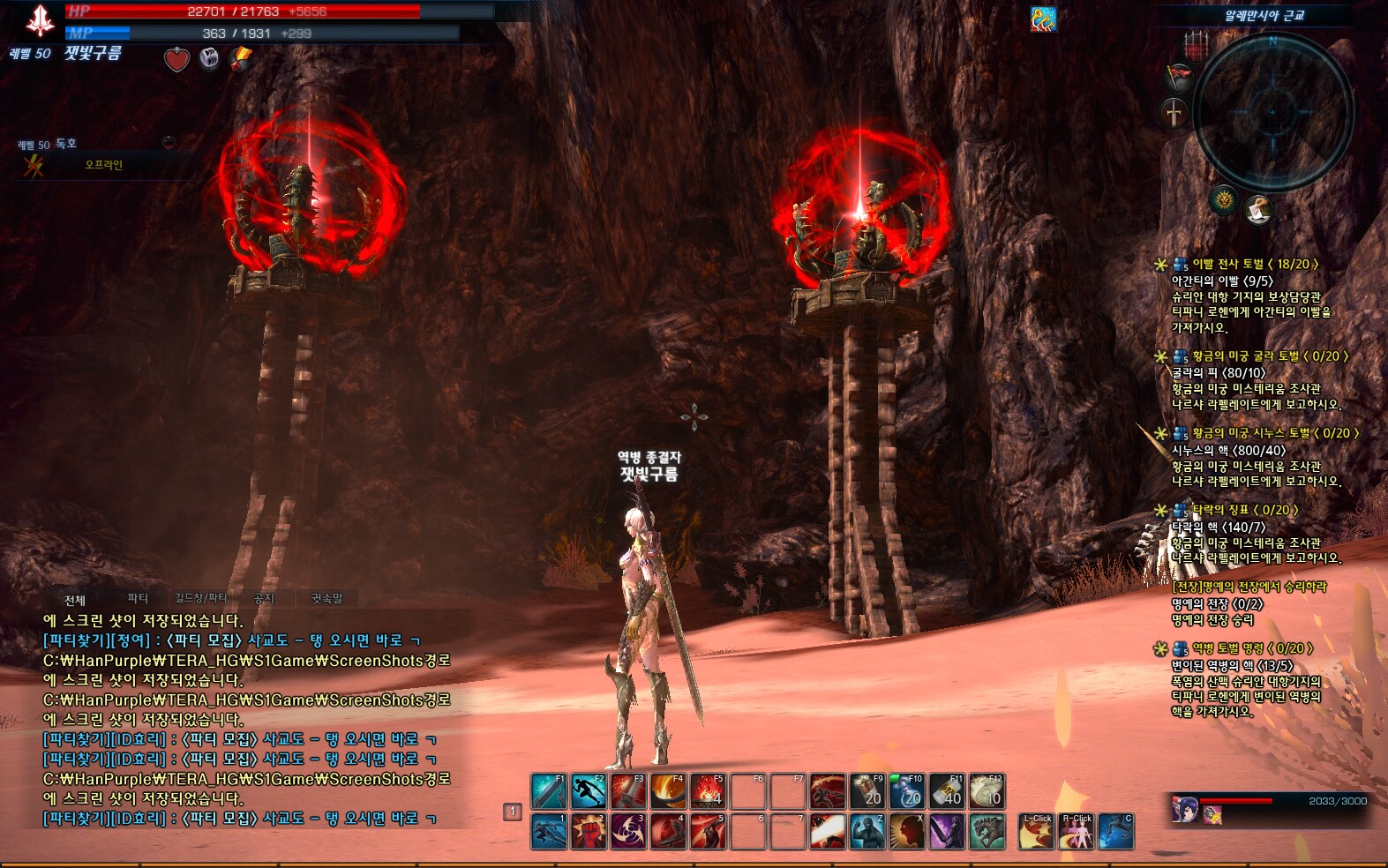Switch to the 파티 chat tab
The height and width of the screenshot is (868, 1388).
(138, 598)
